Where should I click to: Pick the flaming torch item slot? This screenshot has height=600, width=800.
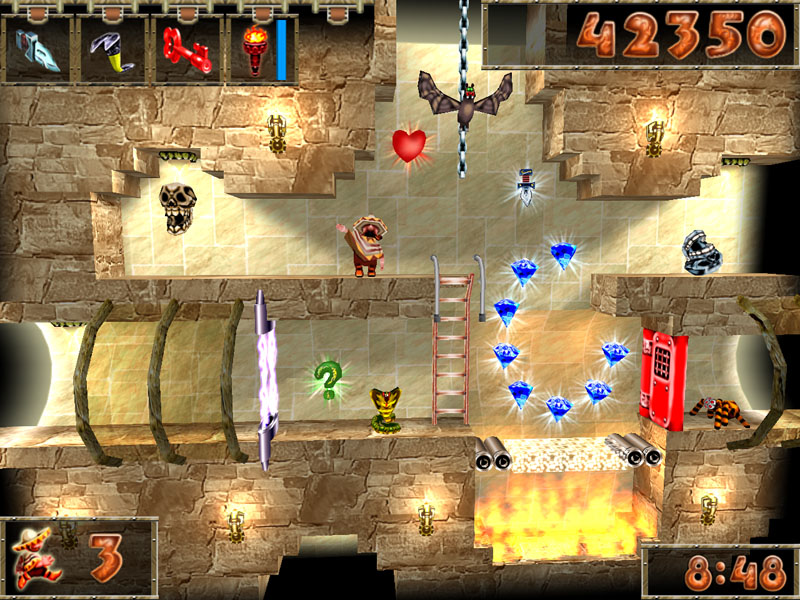(255, 49)
